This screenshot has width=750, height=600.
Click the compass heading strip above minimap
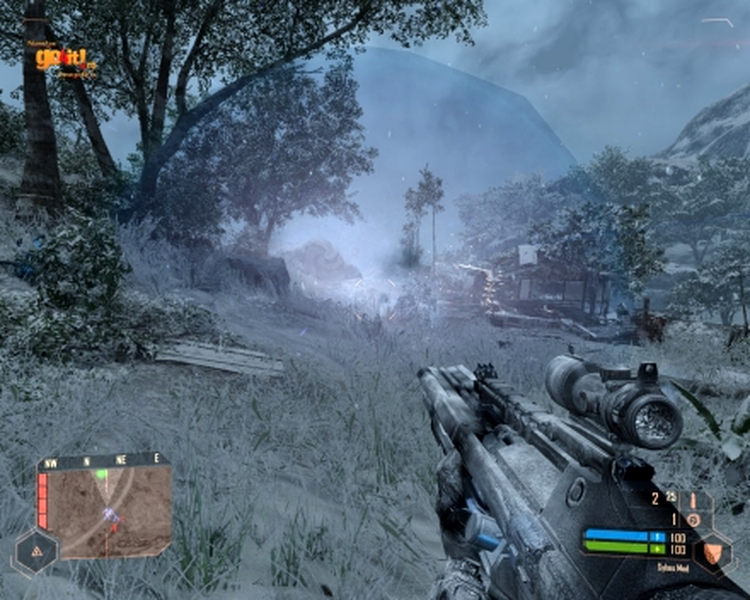point(102,461)
